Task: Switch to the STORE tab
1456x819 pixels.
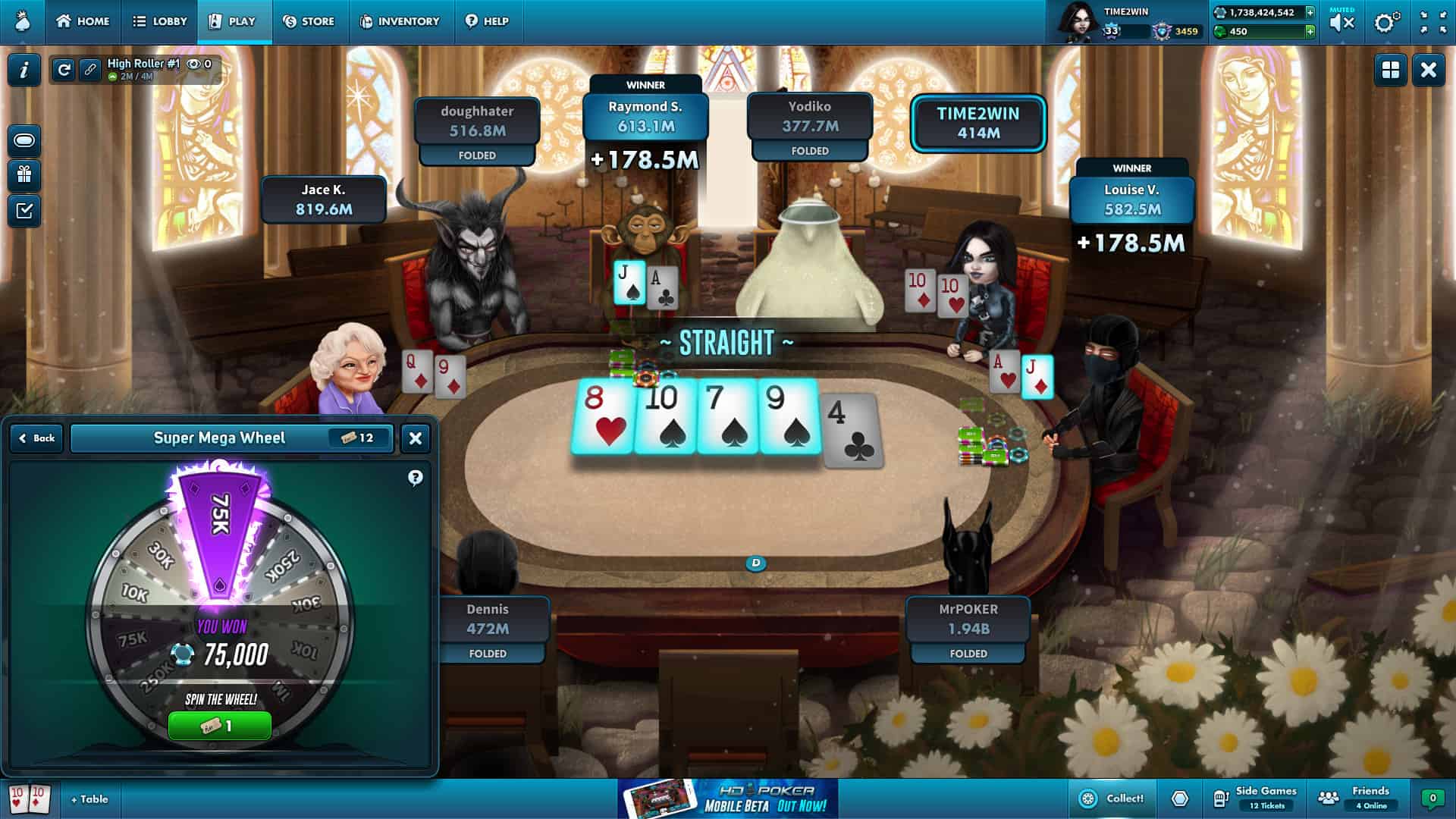Action: (x=309, y=22)
